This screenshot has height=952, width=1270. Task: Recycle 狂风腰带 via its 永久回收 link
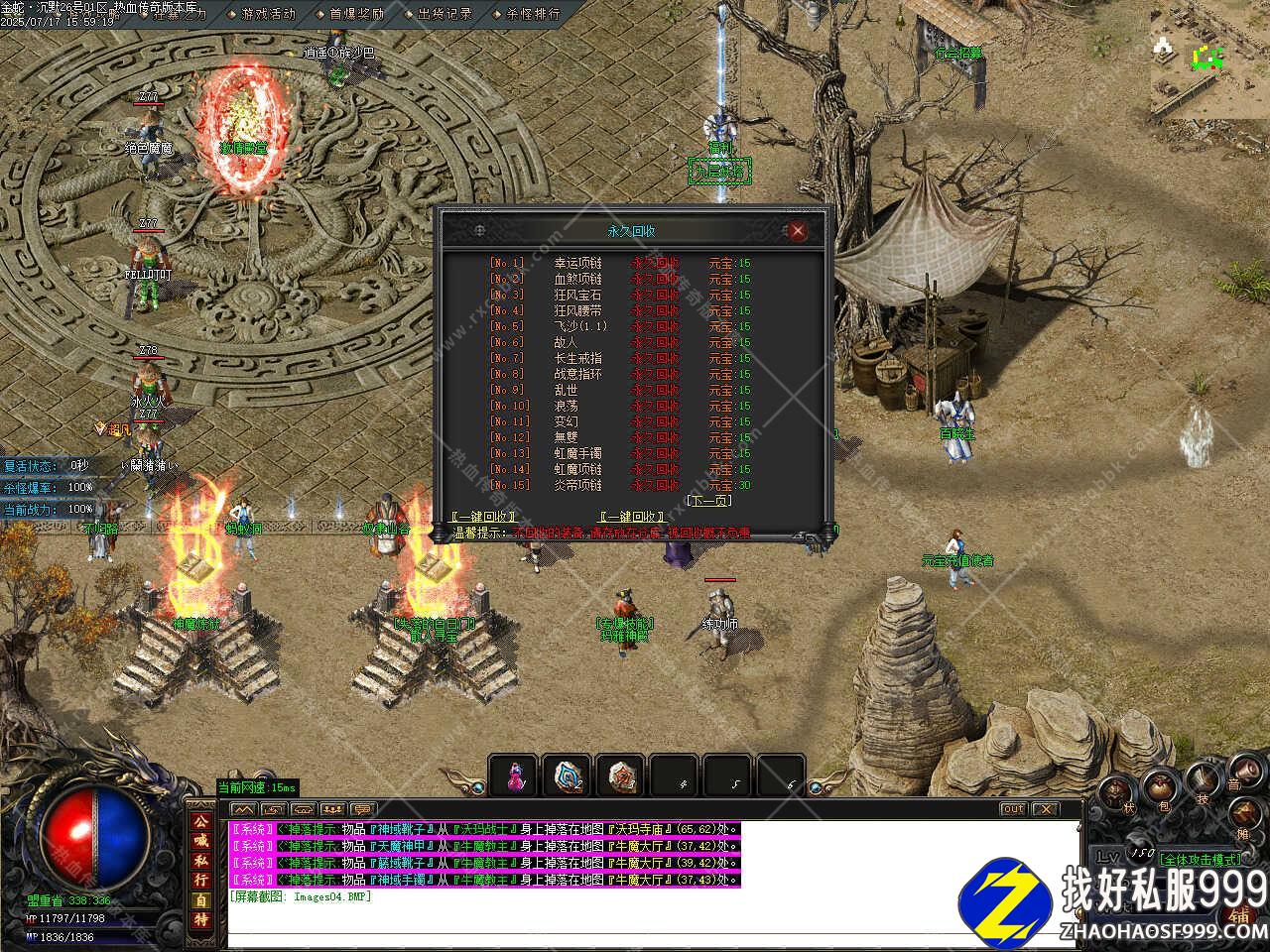(x=655, y=310)
